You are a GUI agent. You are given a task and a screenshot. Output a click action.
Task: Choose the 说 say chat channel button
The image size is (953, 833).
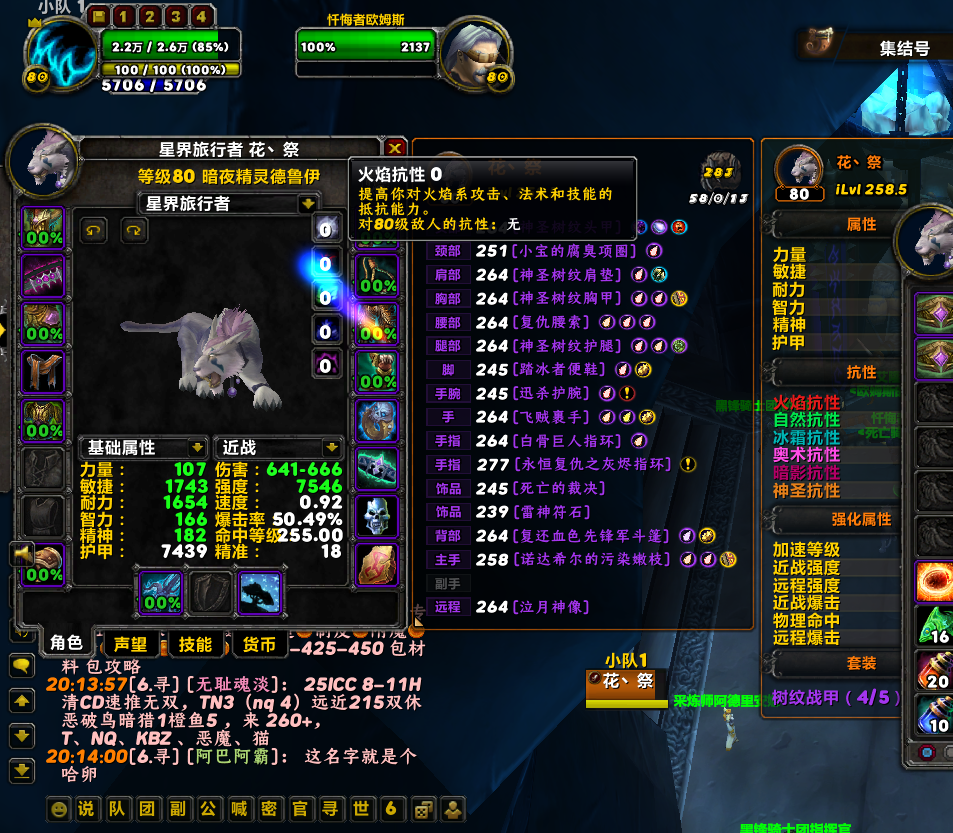87,808
